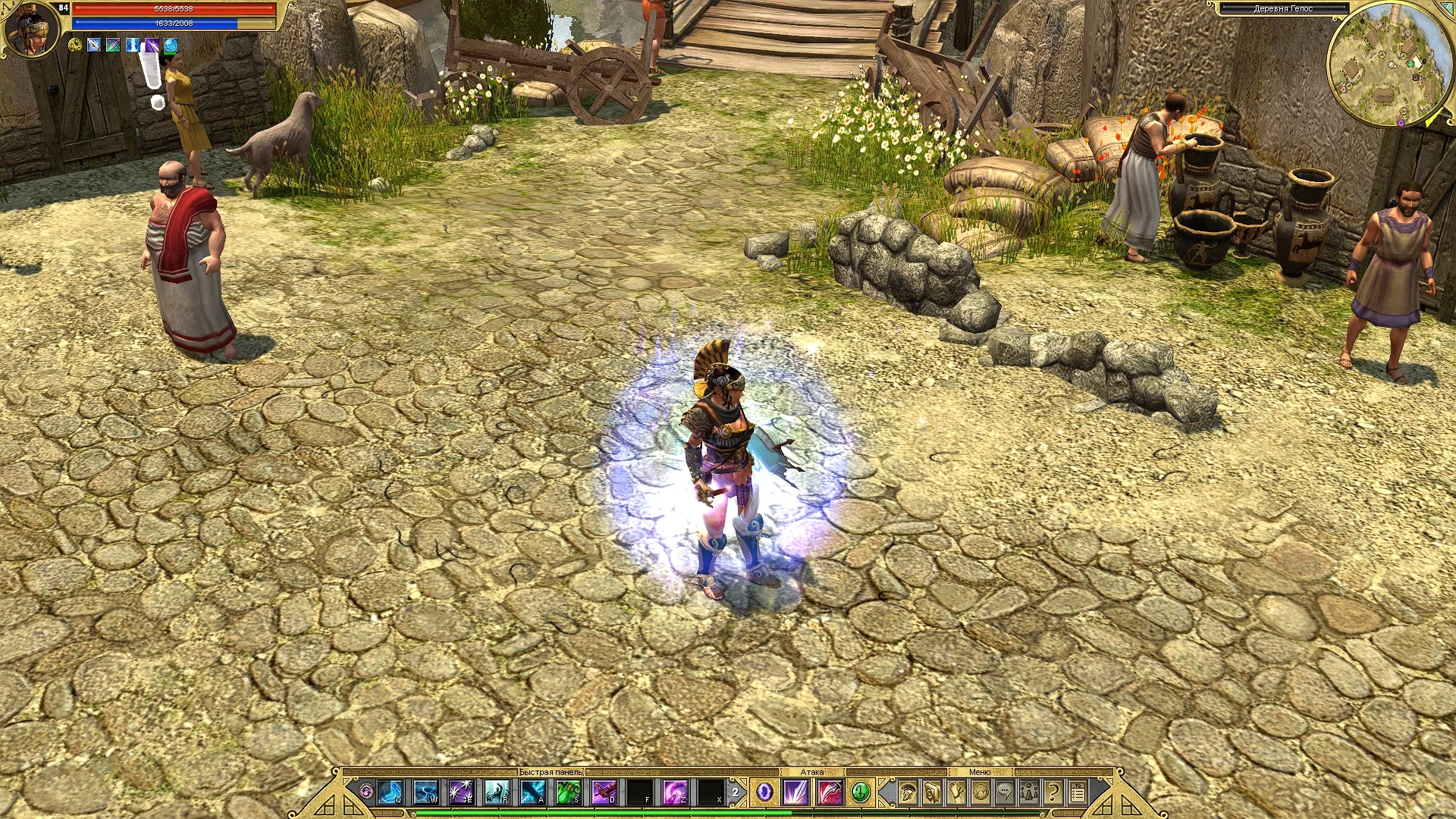Open the chat speech bubble icon
The width and height of the screenshot is (1456, 819).
pos(1005,790)
